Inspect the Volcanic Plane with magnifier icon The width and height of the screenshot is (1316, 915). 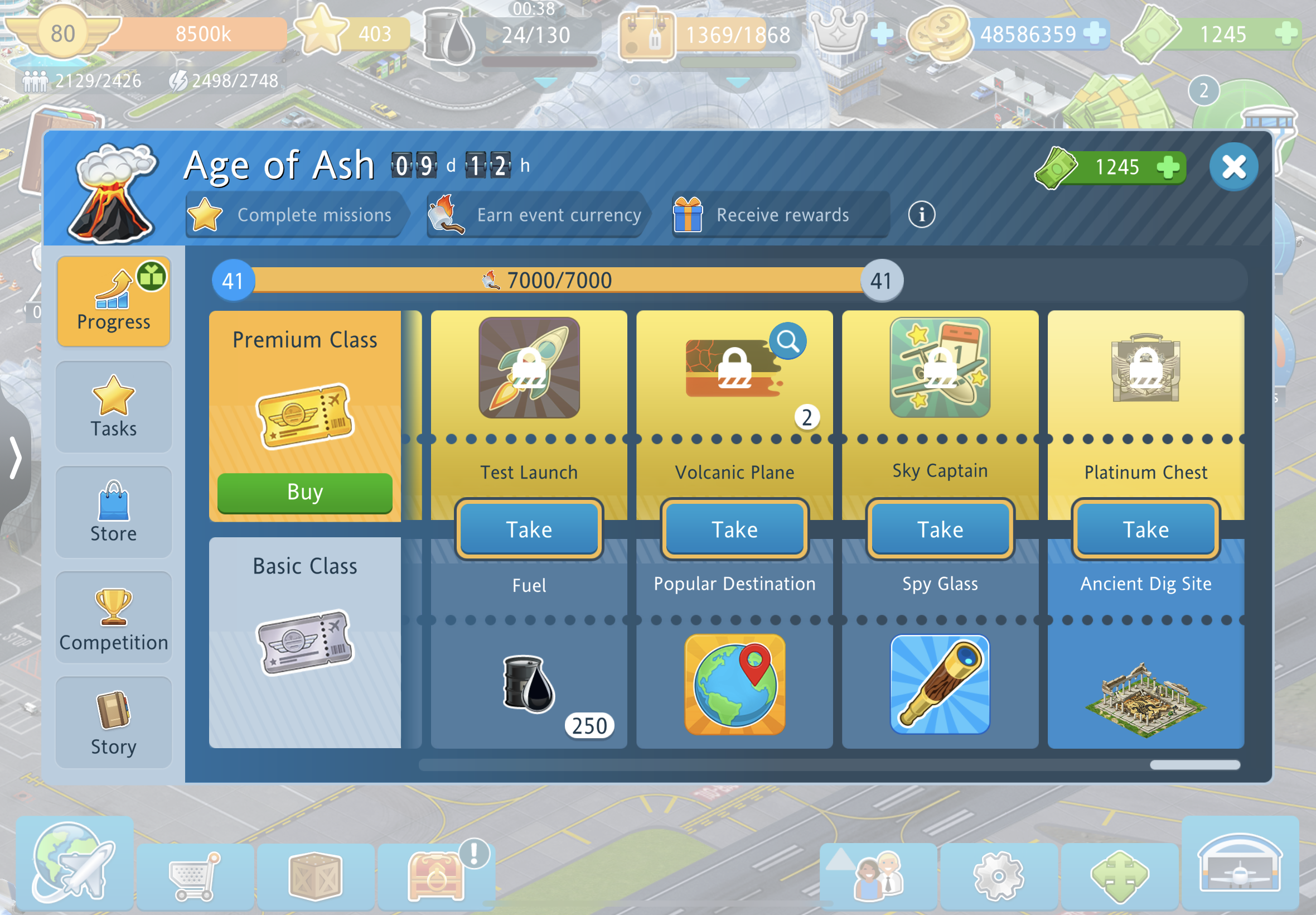point(788,341)
